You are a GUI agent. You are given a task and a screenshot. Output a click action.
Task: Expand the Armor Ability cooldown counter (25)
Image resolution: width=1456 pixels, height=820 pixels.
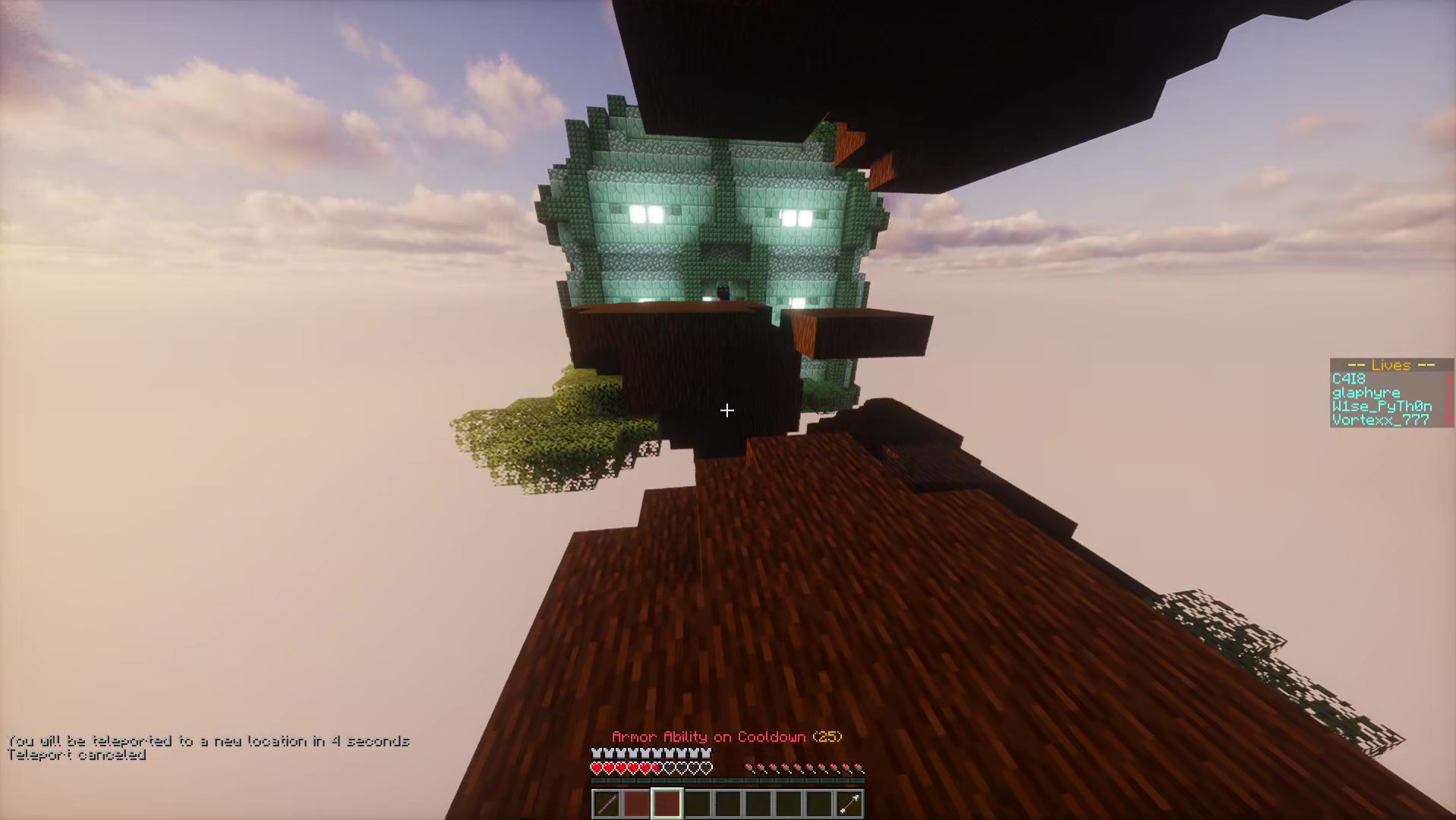coord(827,736)
